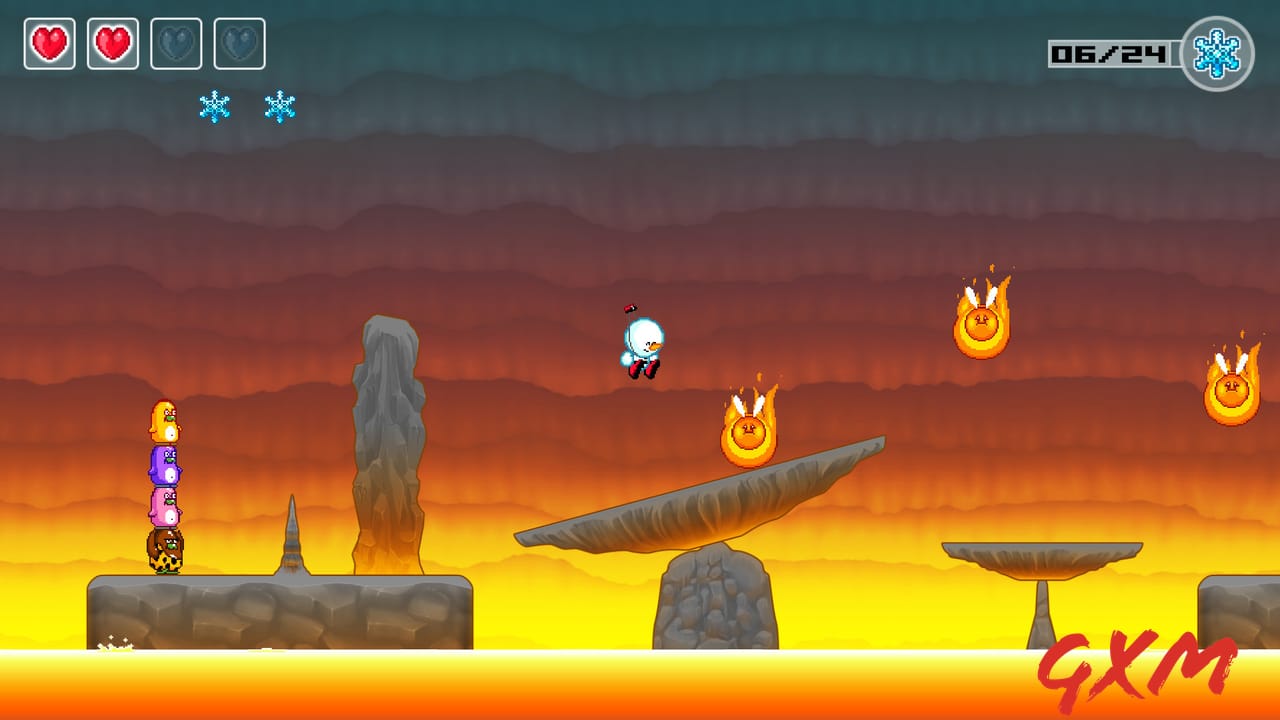Click the first filled heart icon

(49, 42)
